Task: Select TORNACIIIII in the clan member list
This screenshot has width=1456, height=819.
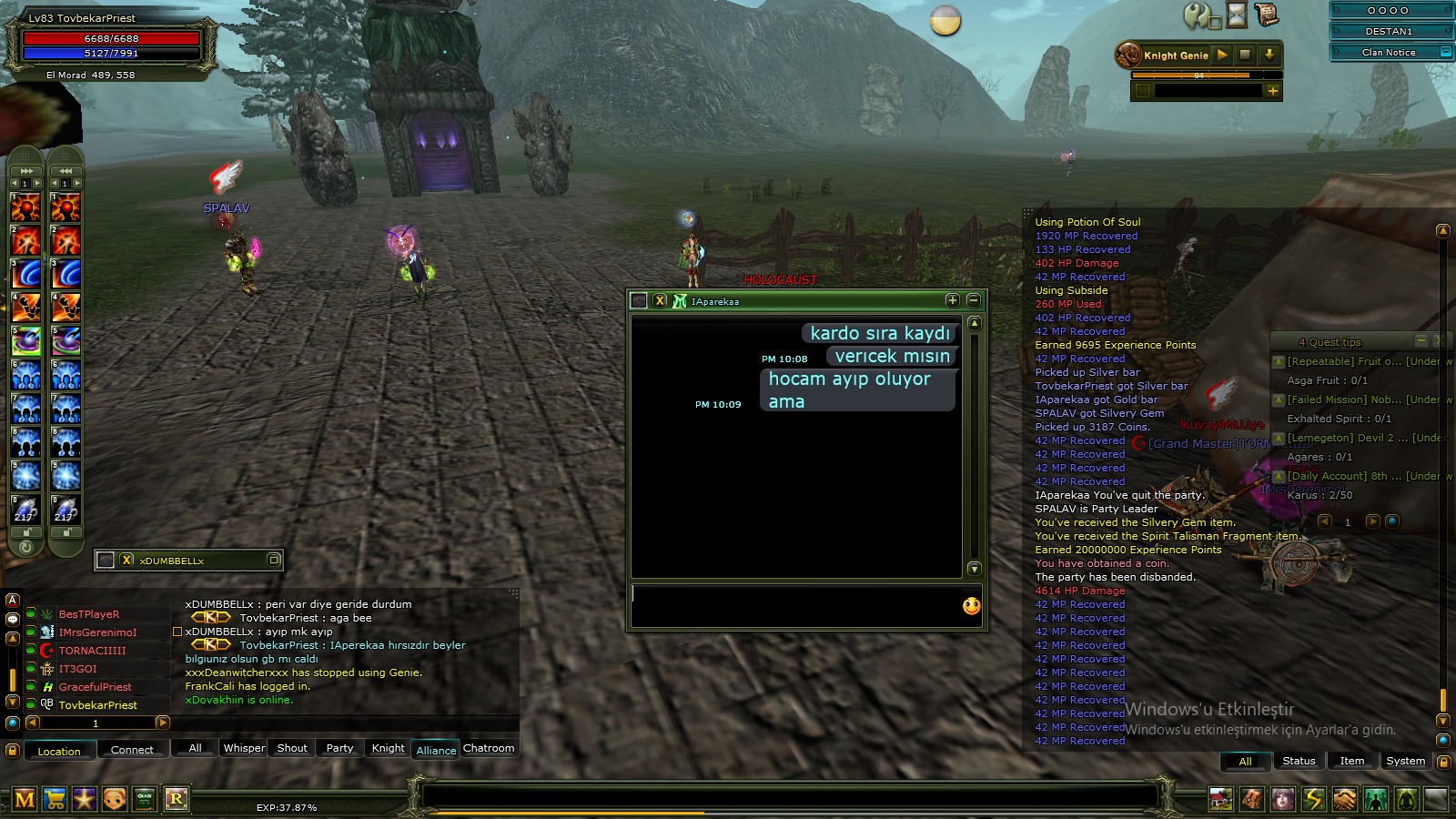Action: 92,651
